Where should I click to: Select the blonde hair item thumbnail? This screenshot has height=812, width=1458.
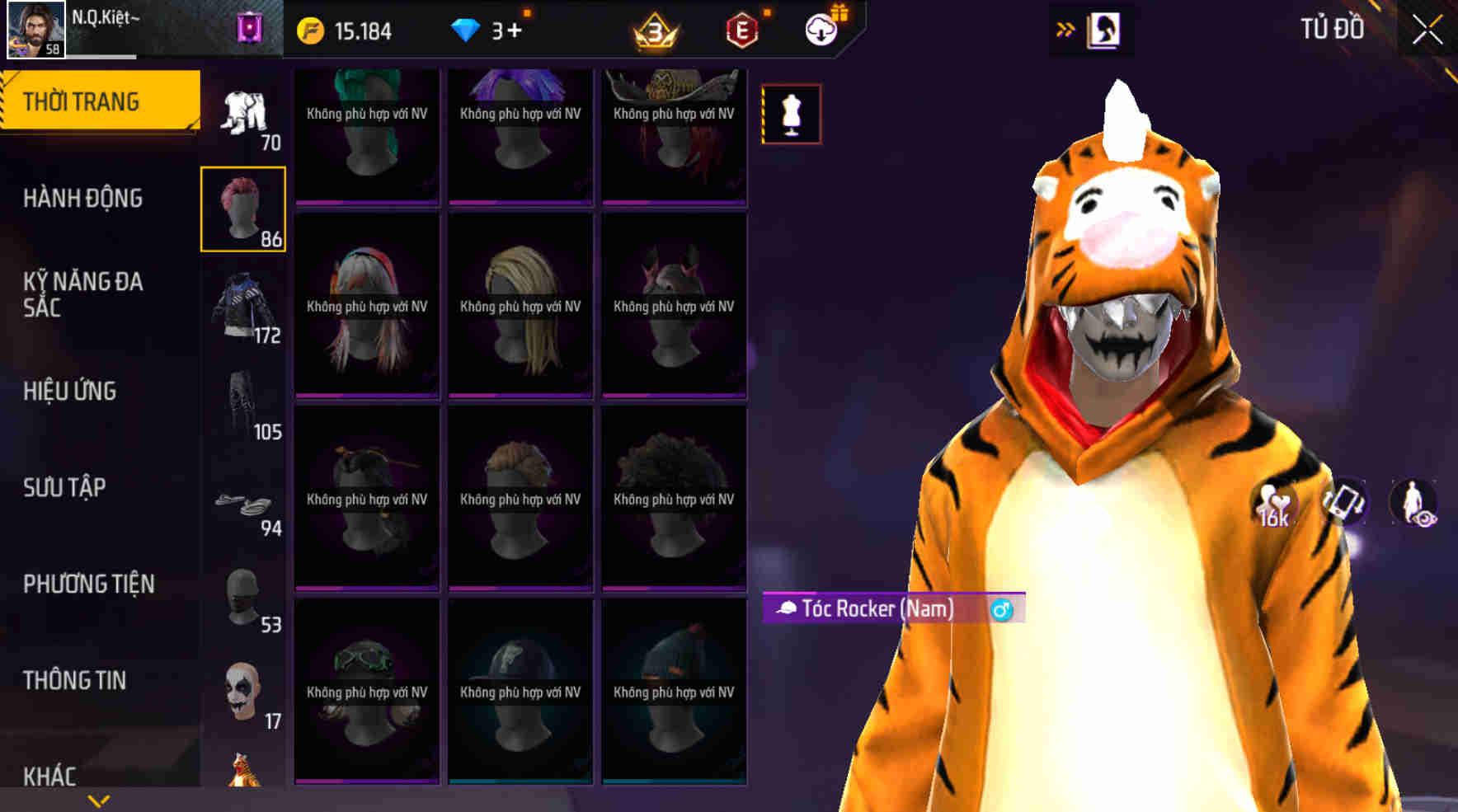pyautogui.click(x=520, y=305)
